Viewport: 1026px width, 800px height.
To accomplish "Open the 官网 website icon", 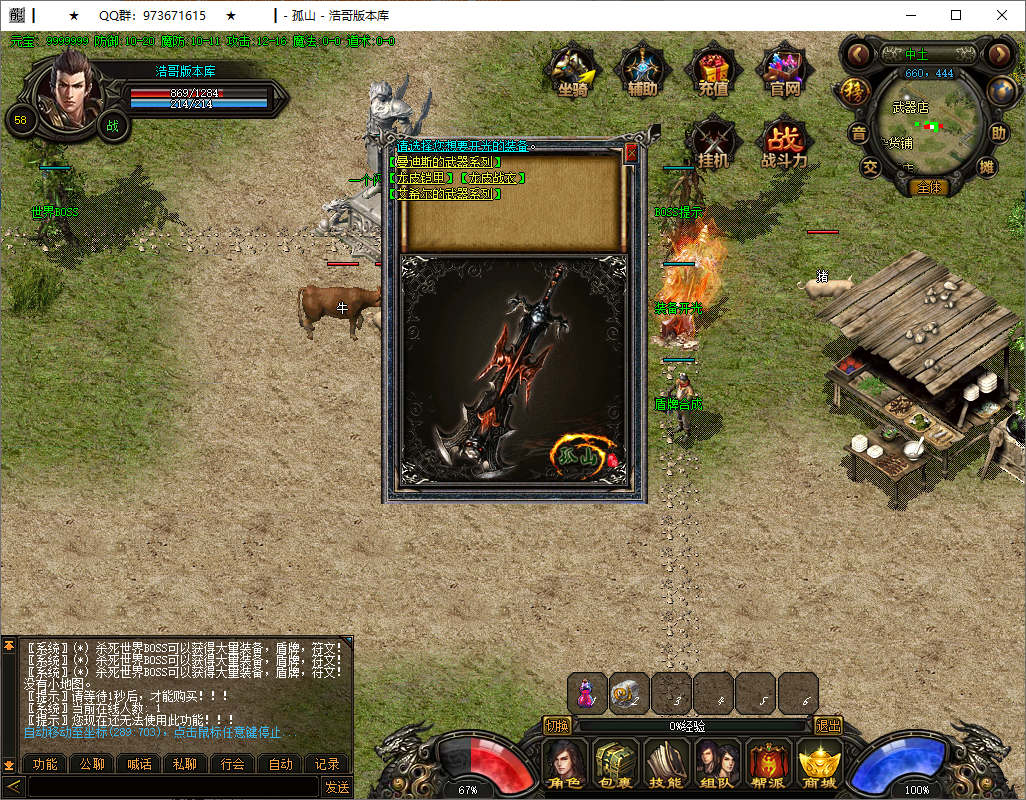I will 784,70.
